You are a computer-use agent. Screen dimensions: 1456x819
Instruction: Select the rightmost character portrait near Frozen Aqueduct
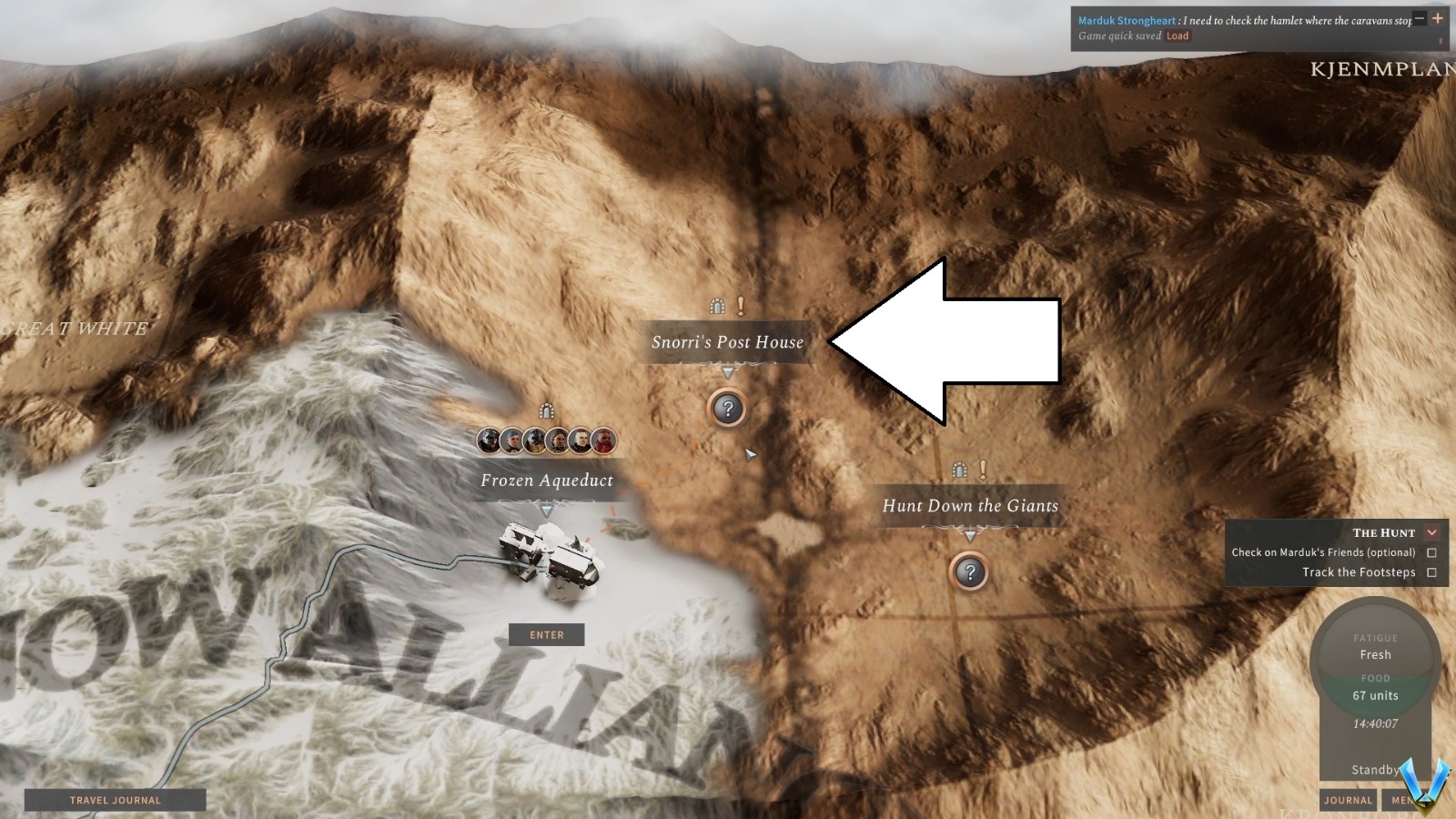click(604, 440)
